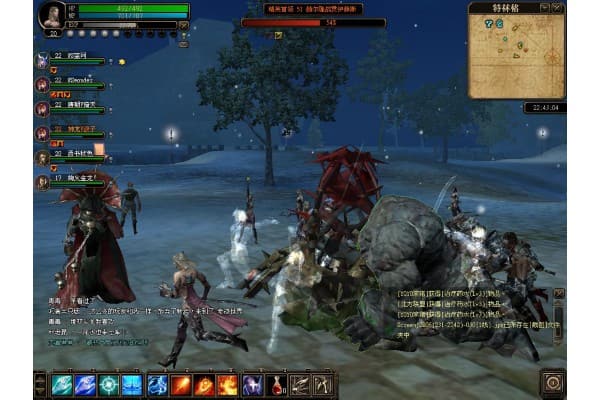Screen dimensions: 600x400
Task: Activate the swirling fireball skill
Action: coord(204,384)
